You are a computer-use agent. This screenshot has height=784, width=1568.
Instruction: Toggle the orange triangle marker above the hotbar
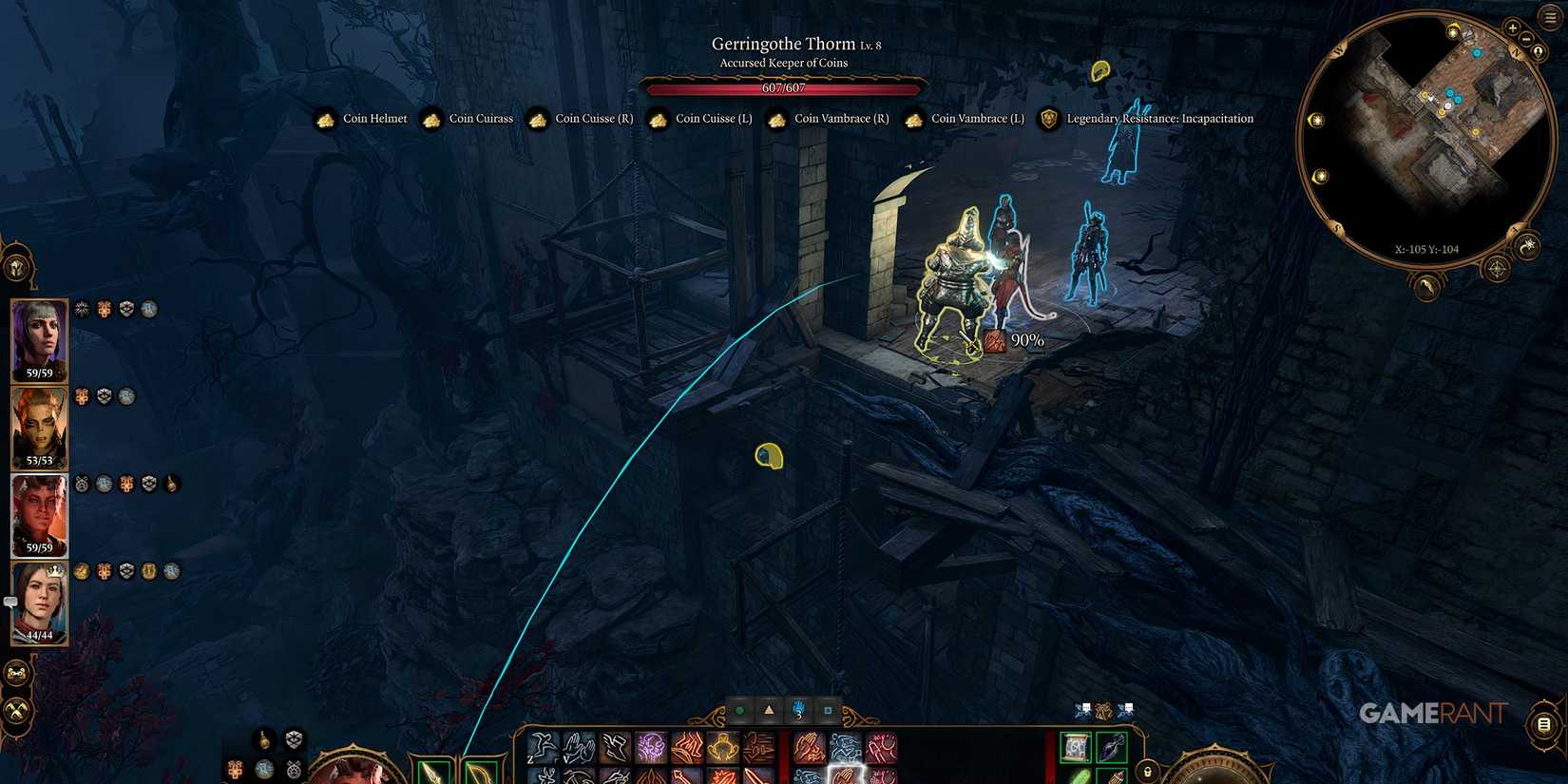(770, 709)
